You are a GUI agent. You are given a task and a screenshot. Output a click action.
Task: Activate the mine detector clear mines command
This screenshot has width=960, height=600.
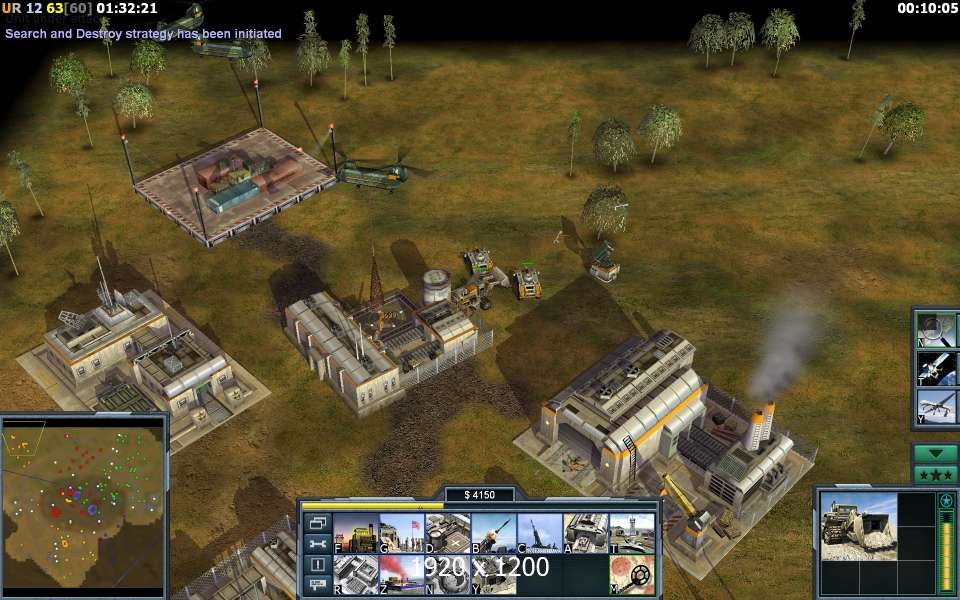pos(631,574)
